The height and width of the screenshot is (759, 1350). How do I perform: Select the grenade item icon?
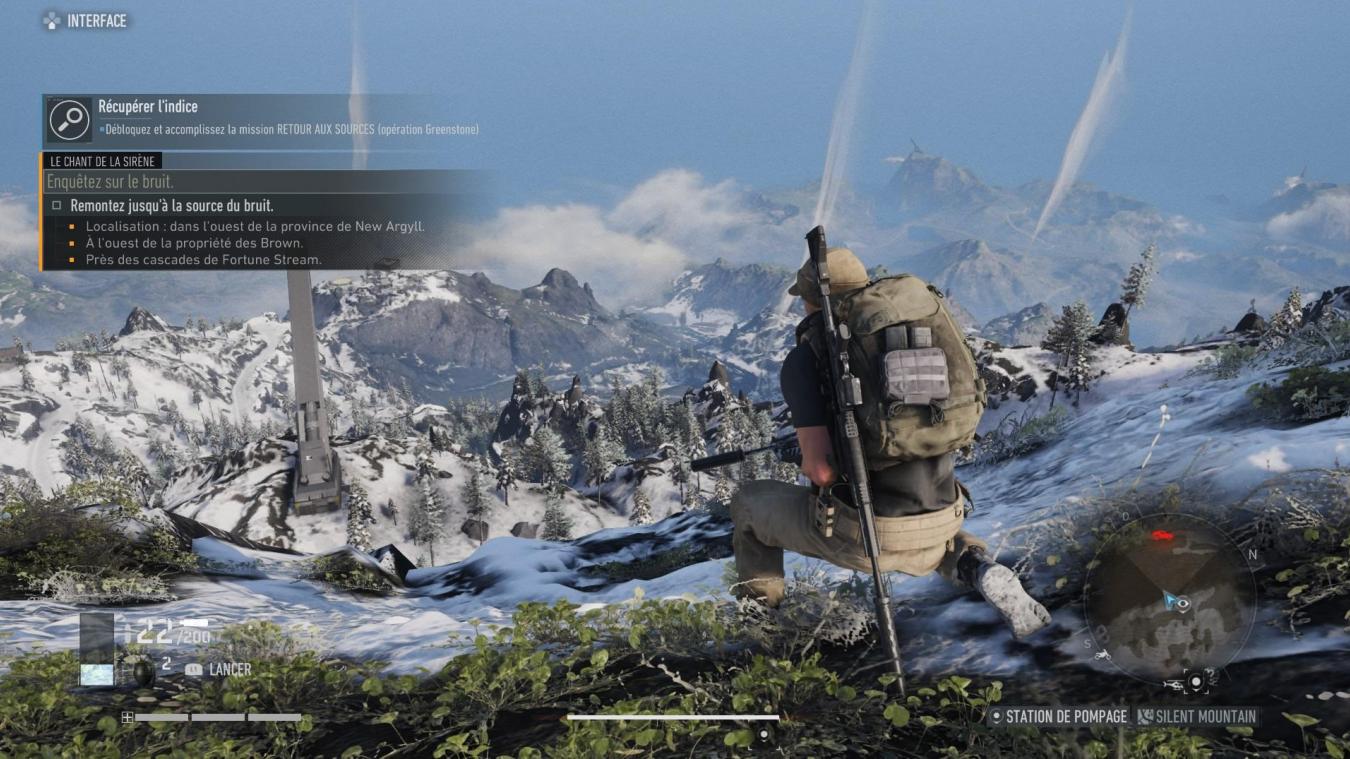pyautogui.click(x=143, y=670)
